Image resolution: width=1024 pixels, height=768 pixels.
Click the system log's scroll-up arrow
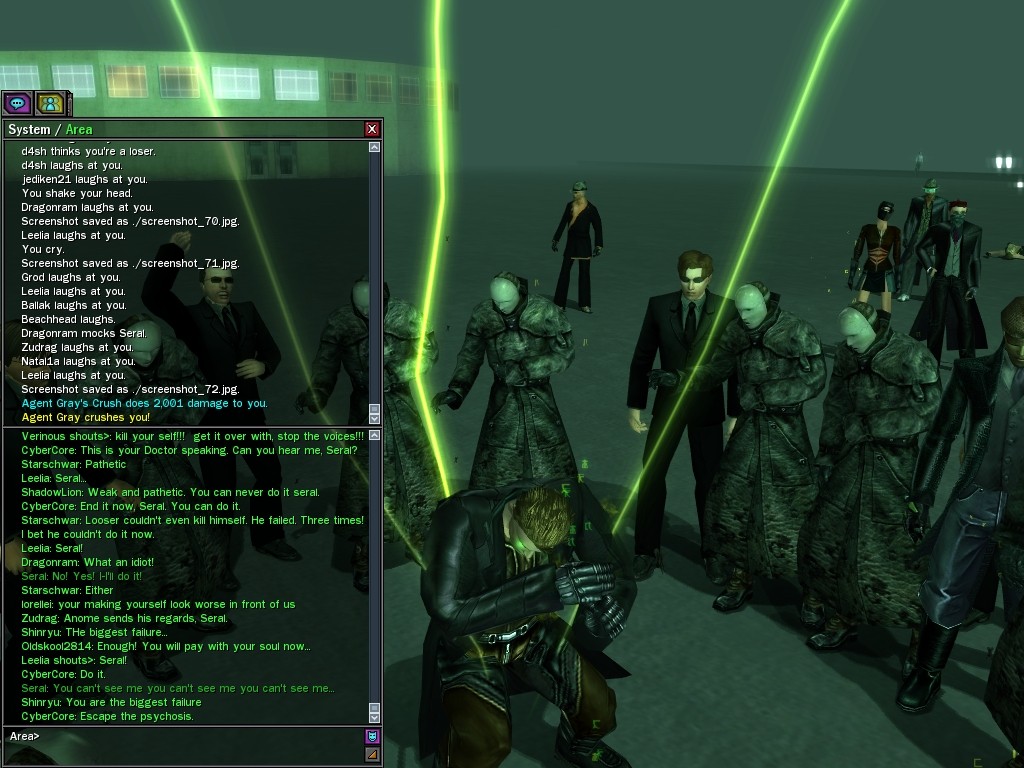[375, 147]
